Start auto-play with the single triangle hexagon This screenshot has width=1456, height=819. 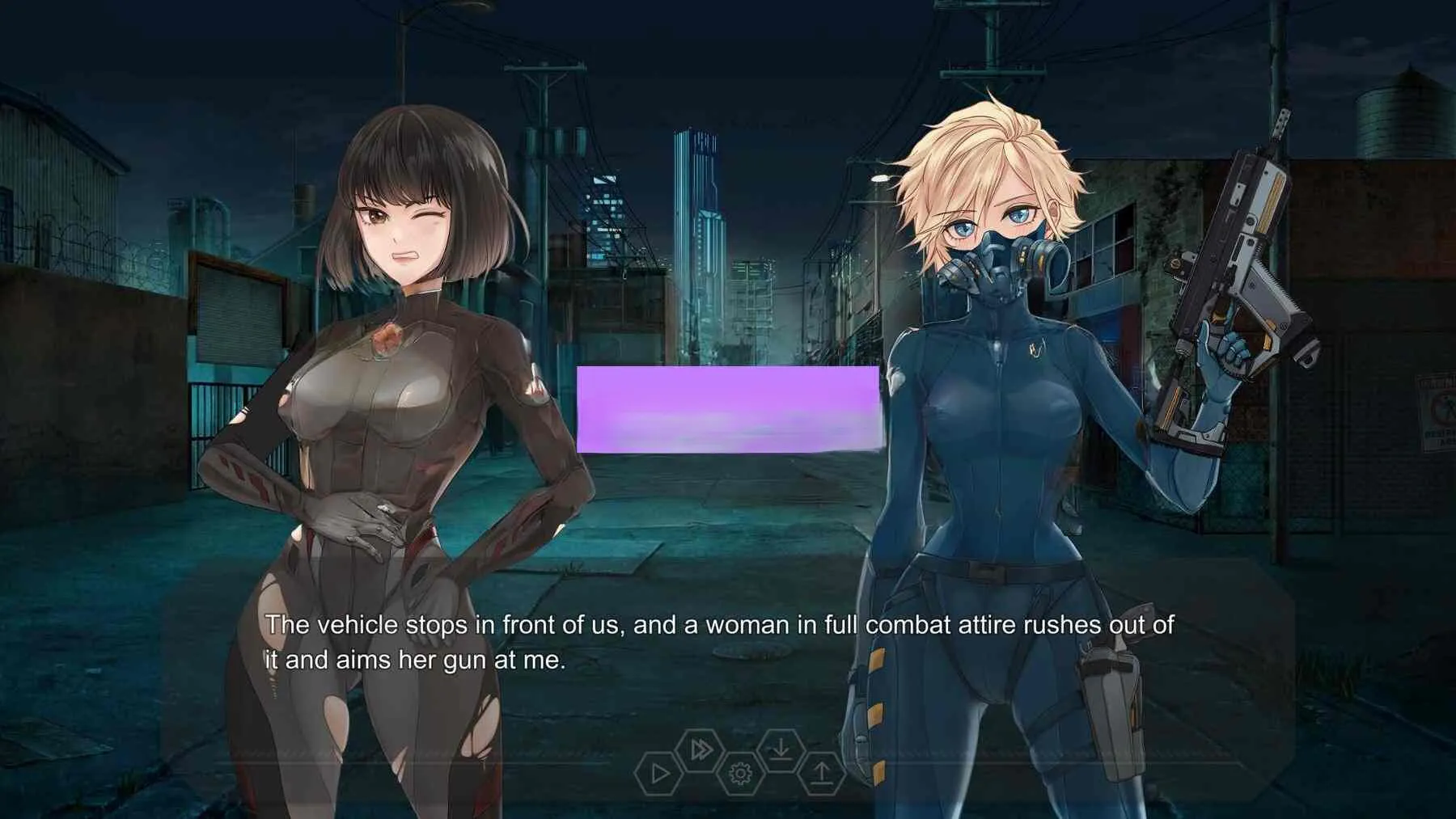(x=659, y=774)
